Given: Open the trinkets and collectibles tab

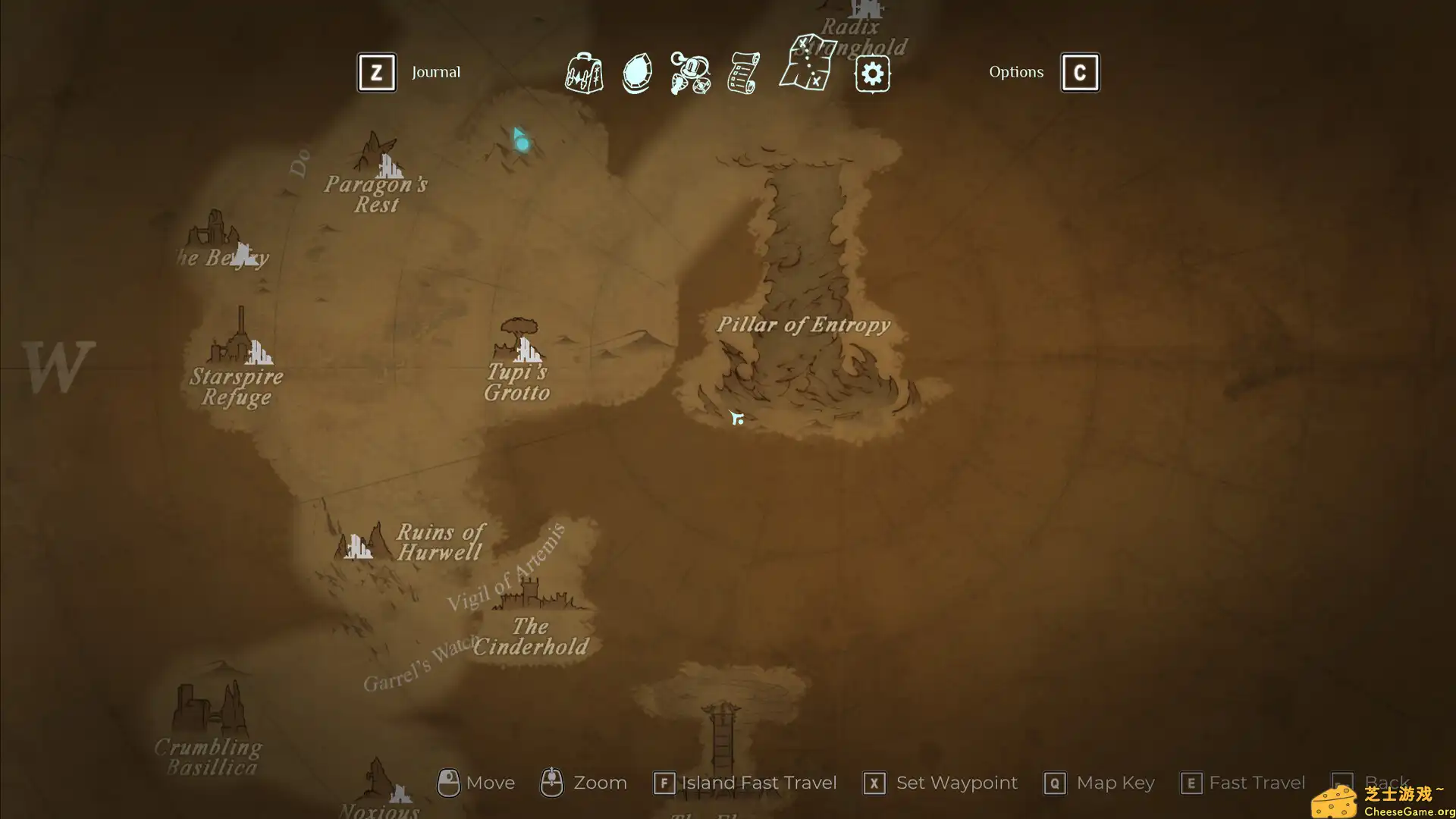Looking at the screenshot, I should (x=690, y=74).
